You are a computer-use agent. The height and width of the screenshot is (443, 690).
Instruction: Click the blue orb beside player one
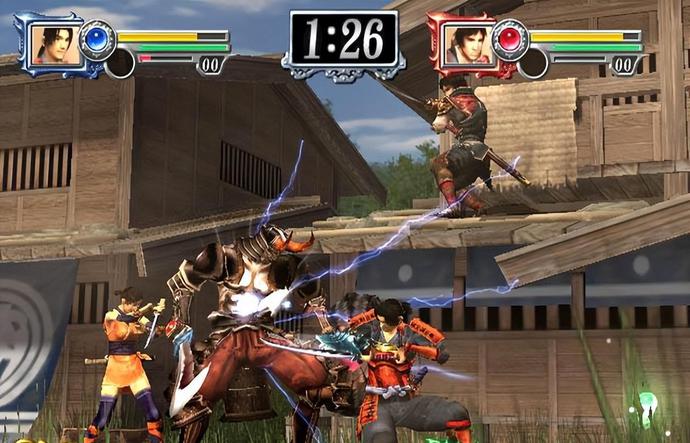[x=97, y=39]
